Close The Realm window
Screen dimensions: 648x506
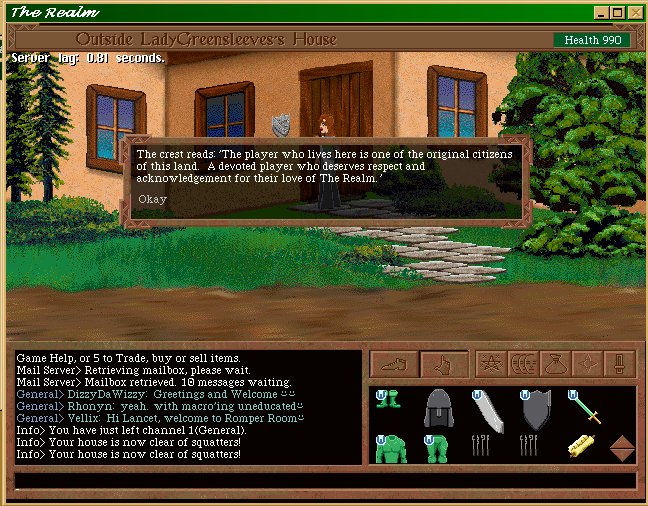point(634,12)
